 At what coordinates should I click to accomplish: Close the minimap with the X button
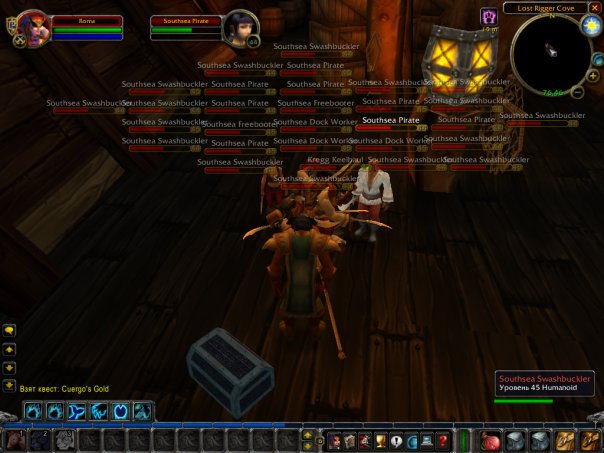pyautogui.click(x=595, y=8)
